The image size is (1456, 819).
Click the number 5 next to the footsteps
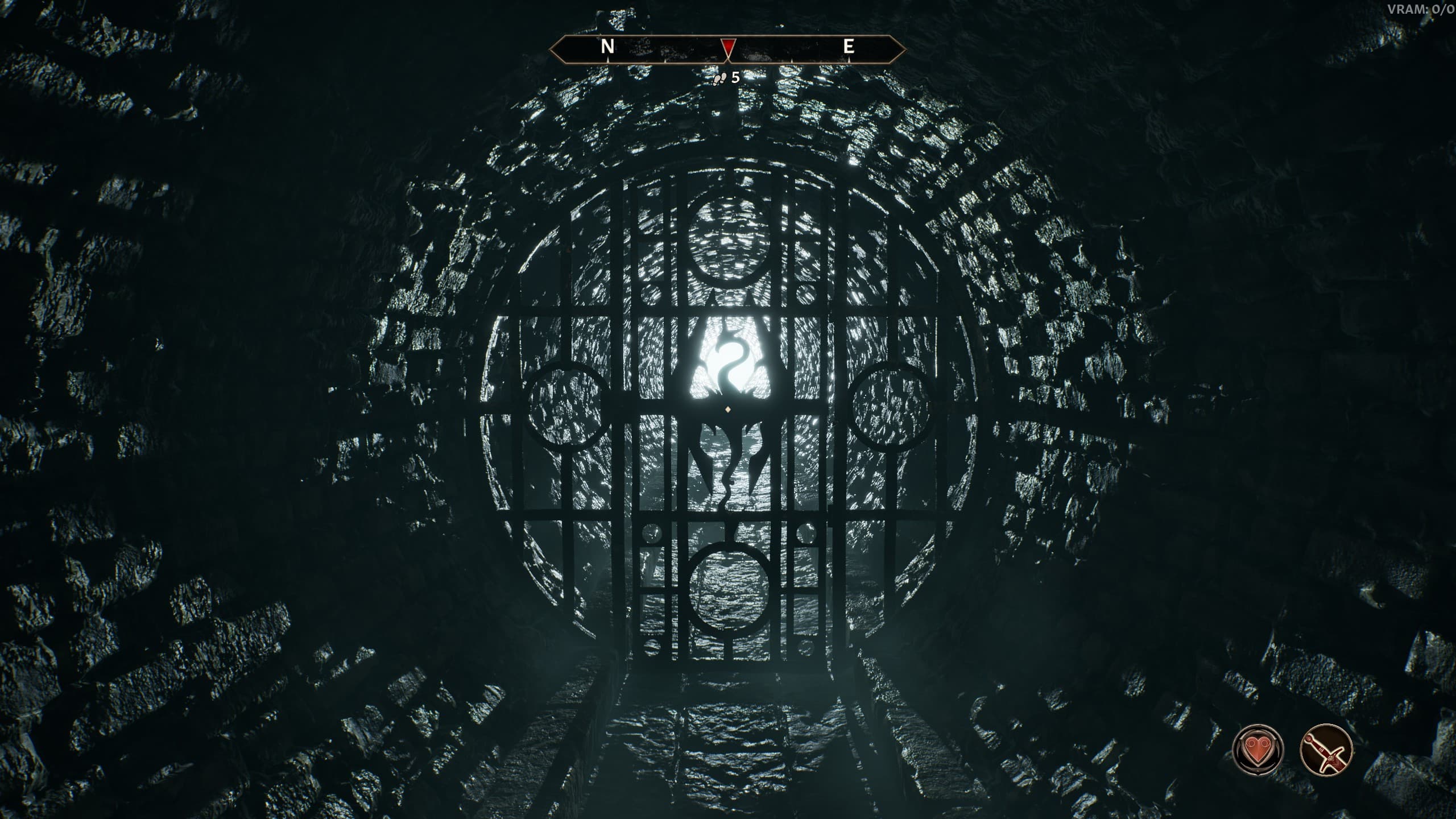[734, 78]
